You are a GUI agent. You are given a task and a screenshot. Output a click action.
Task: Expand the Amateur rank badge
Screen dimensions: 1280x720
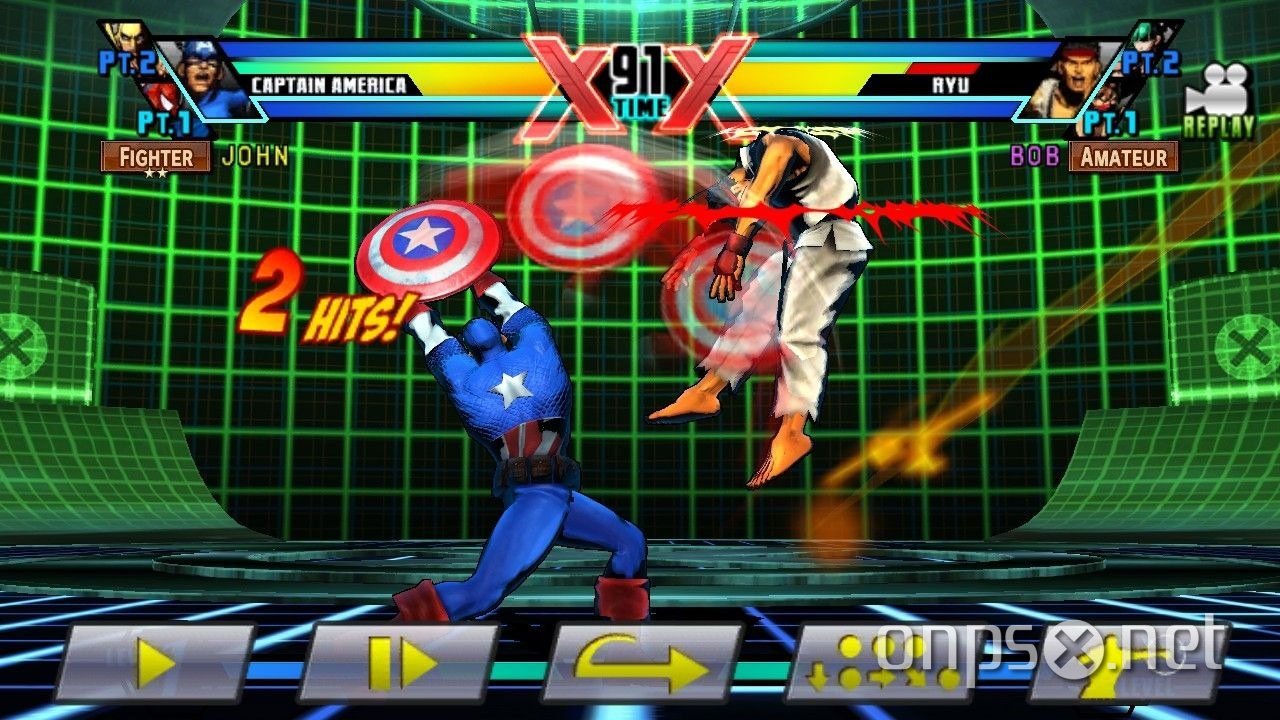pos(1126,157)
